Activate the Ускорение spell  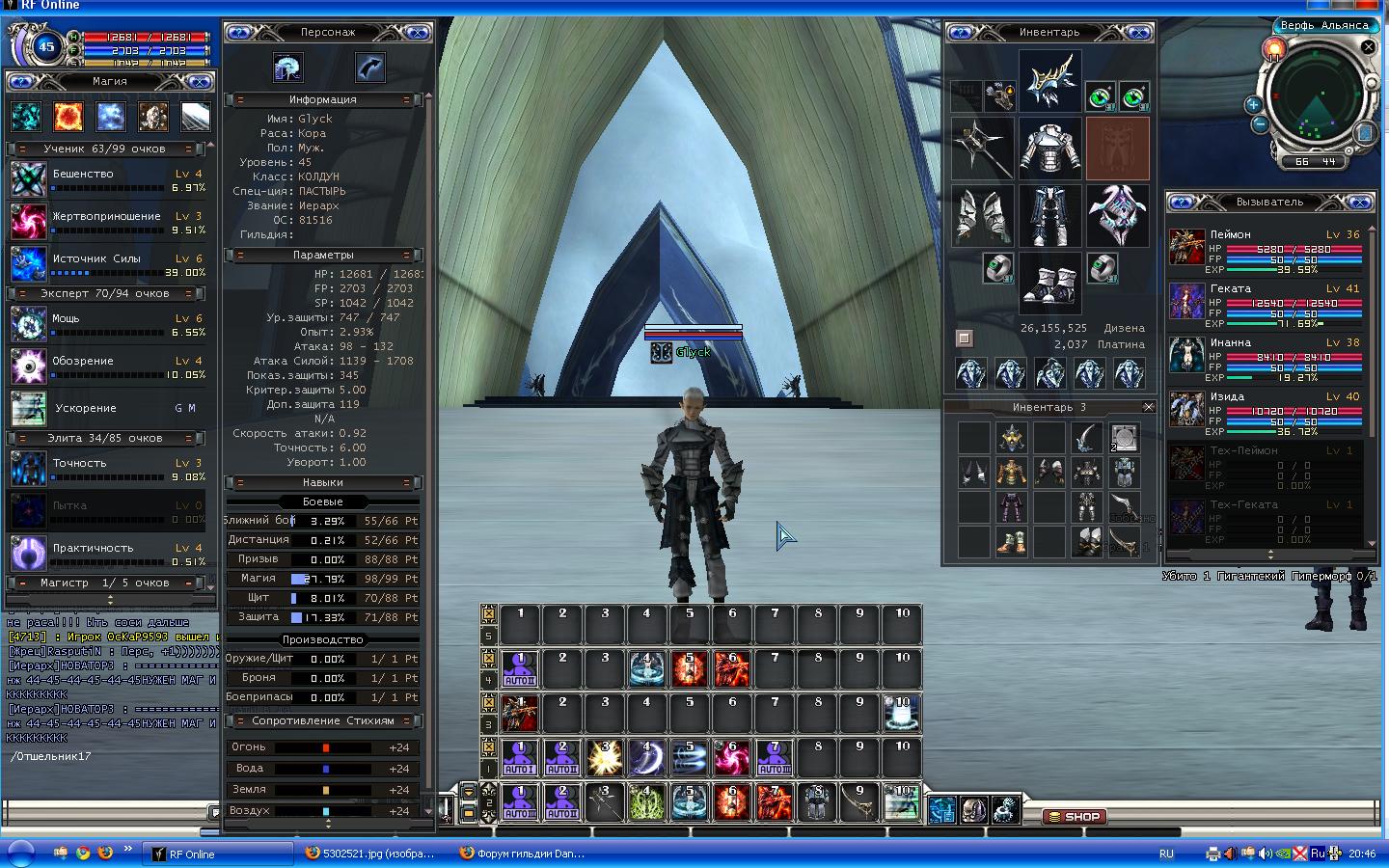(x=29, y=408)
